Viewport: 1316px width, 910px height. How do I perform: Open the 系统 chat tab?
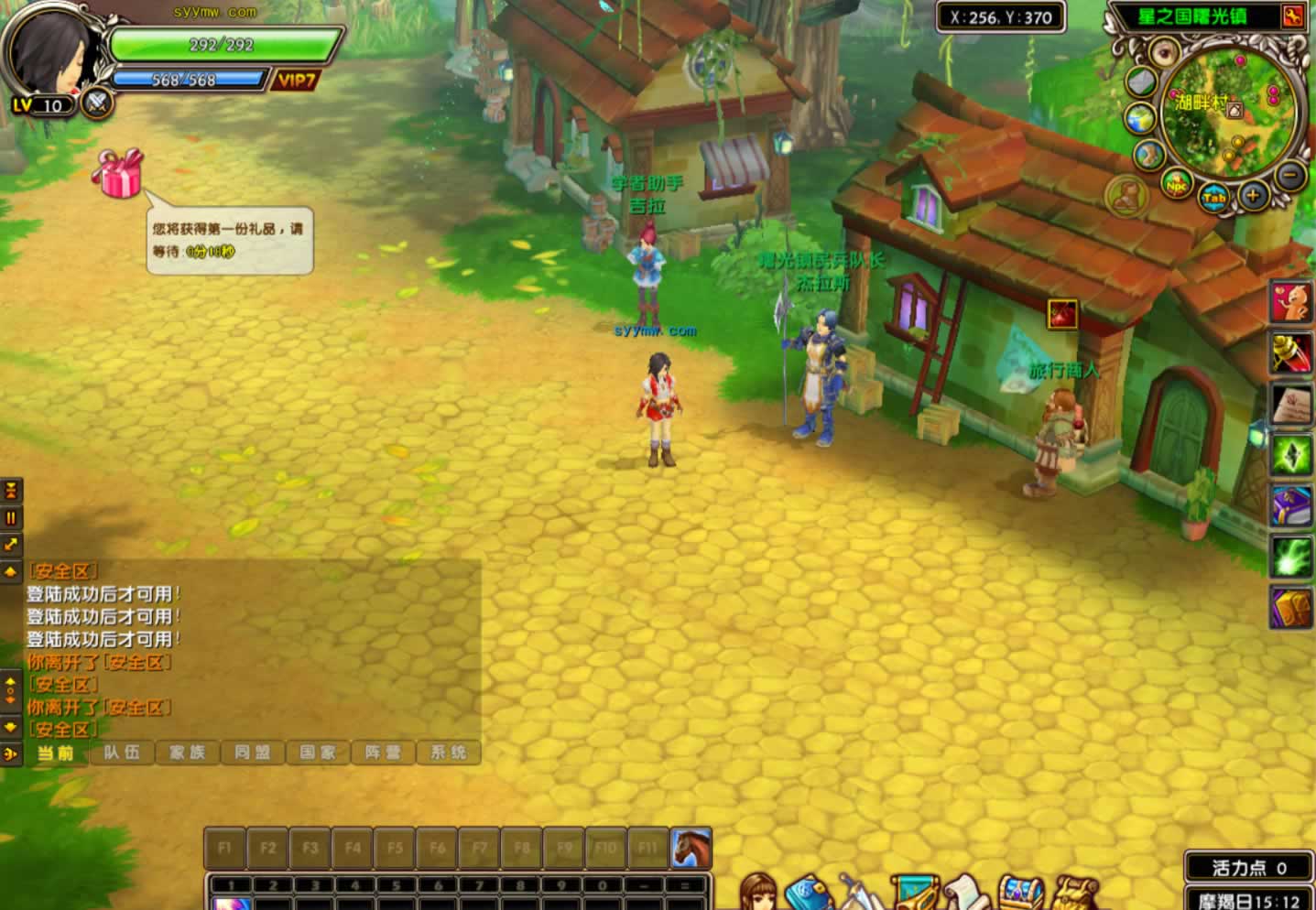click(x=449, y=753)
